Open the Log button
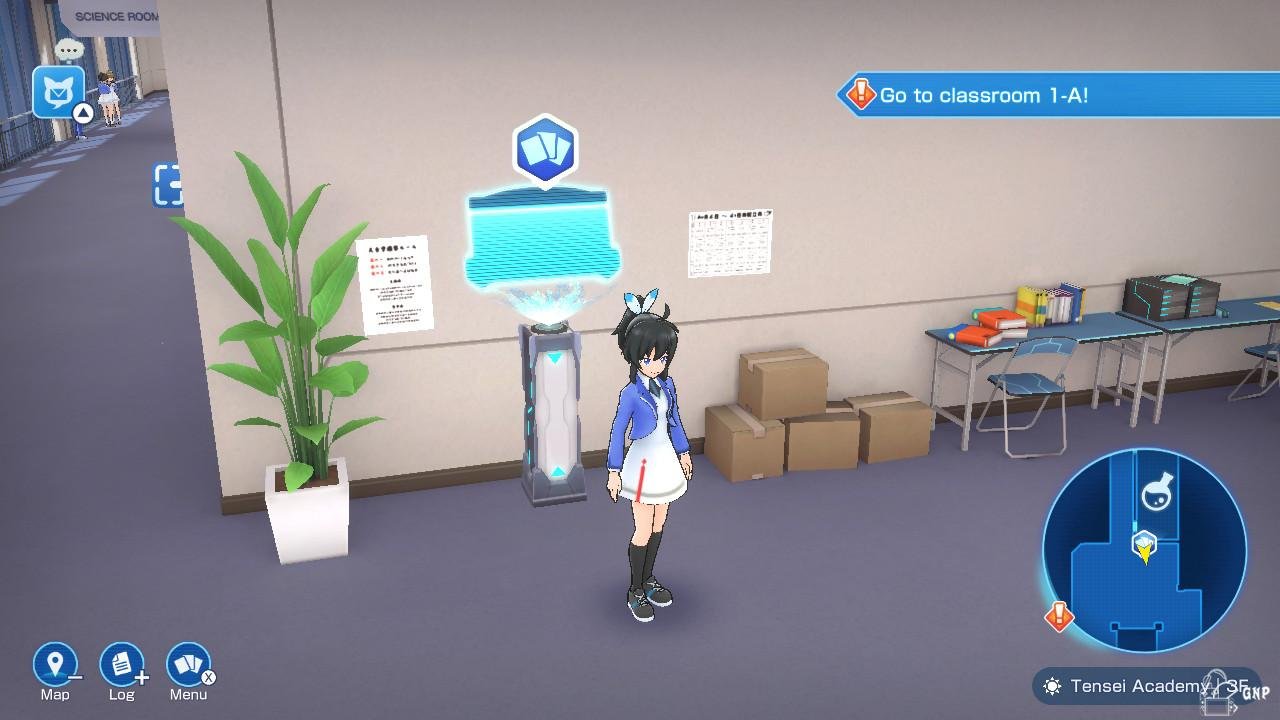1280x720 pixels. pyautogui.click(x=121, y=665)
